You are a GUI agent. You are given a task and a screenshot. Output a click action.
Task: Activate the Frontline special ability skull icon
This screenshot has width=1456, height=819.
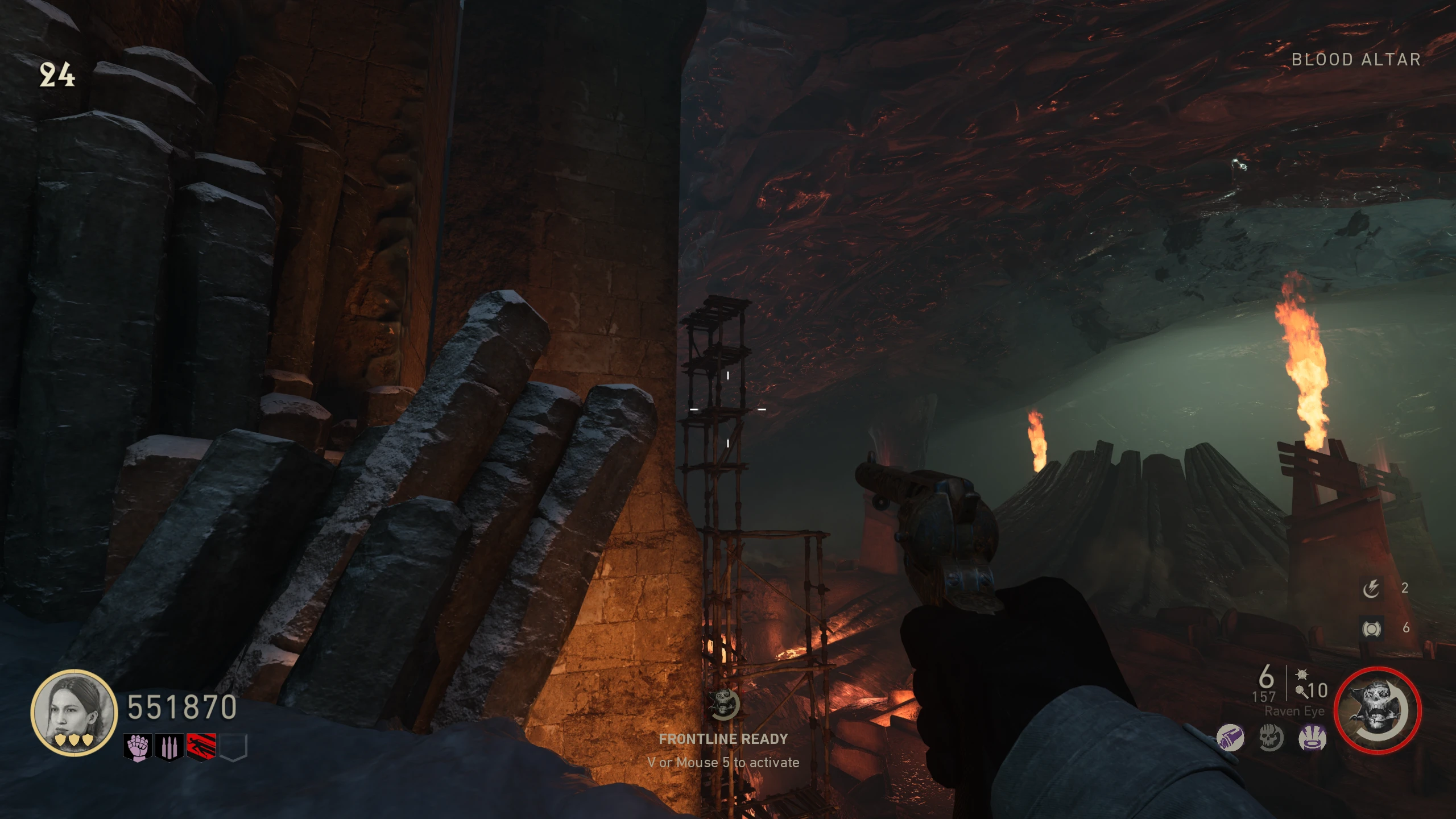[1378, 710]
